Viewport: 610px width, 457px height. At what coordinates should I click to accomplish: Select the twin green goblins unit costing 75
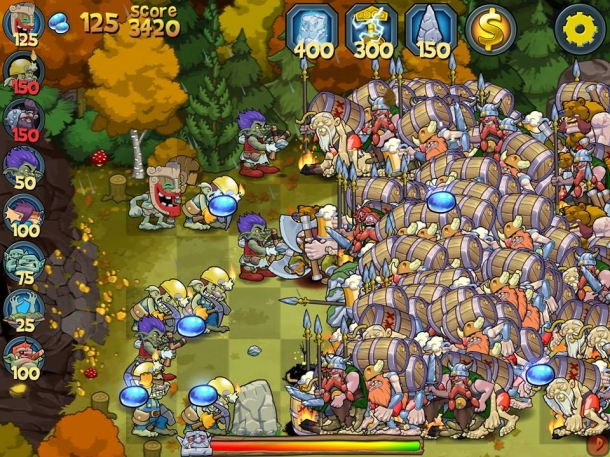(x=22, y=260)
